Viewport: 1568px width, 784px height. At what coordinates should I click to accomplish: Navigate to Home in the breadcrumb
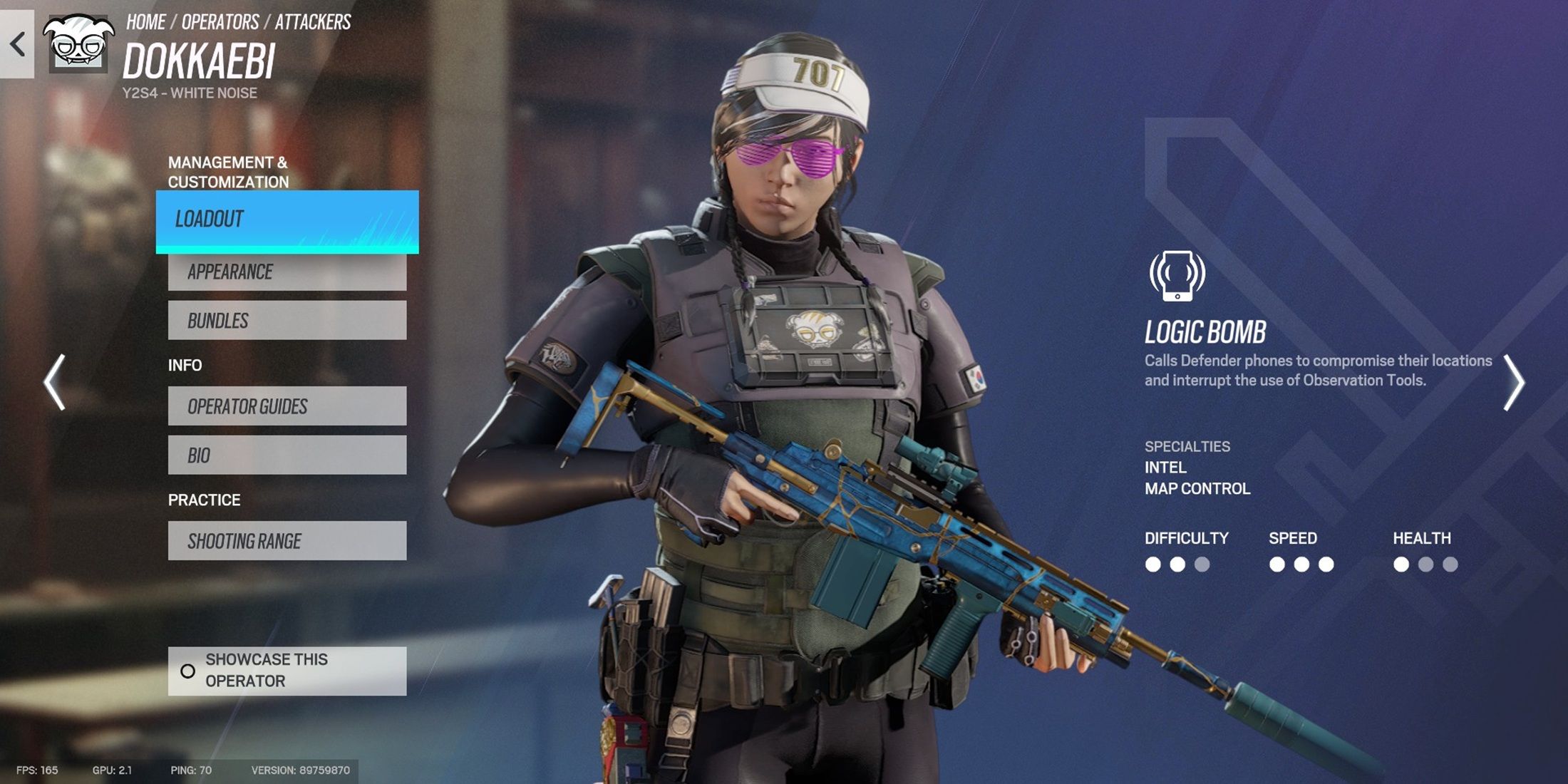point(146,22)
